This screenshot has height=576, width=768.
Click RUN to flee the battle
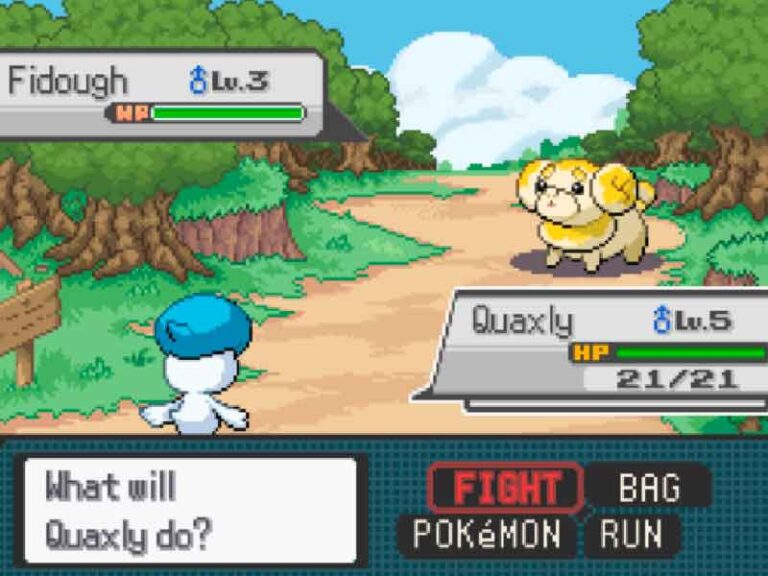[x=632, y=535]
